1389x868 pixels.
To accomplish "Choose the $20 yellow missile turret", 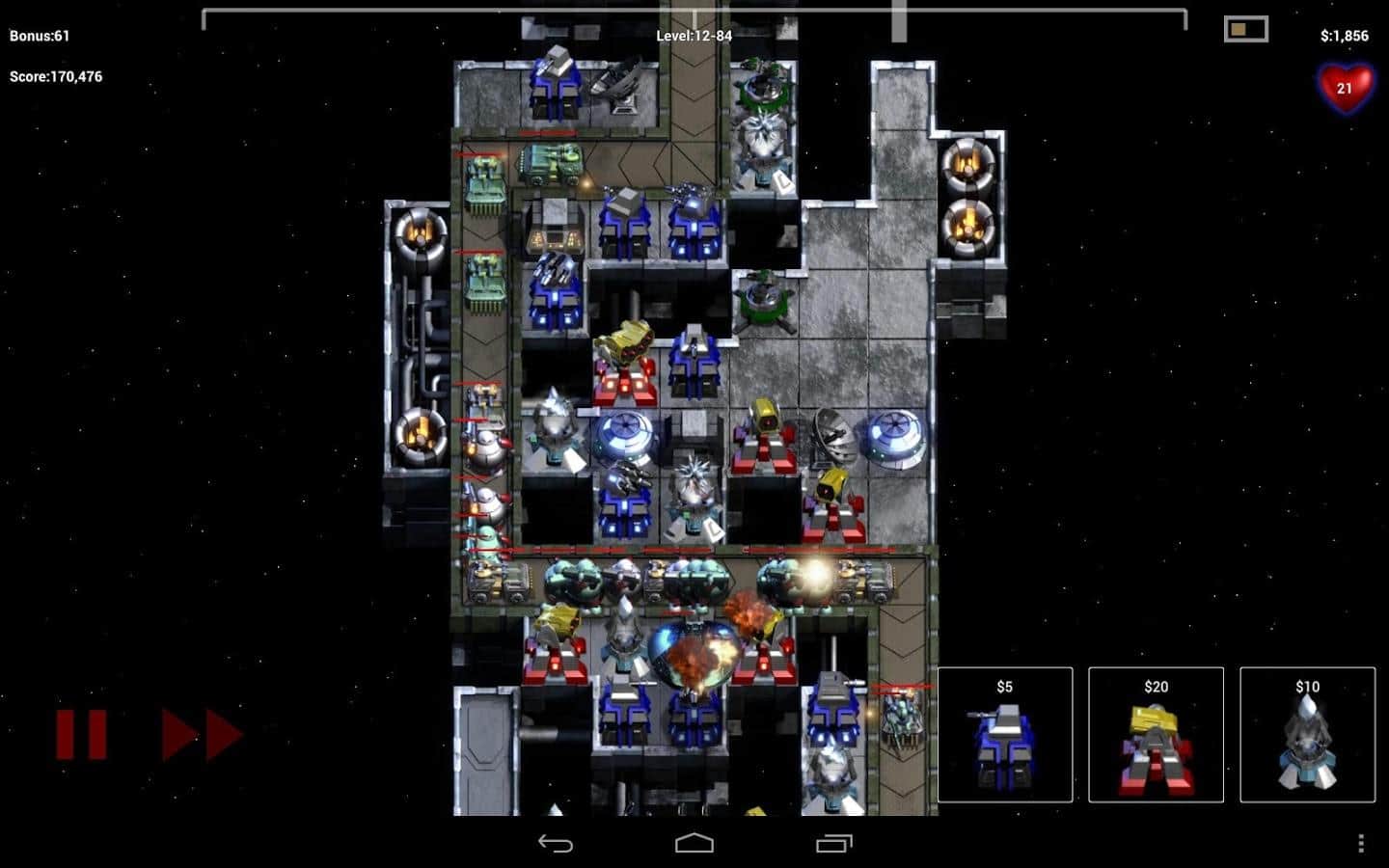I will tap(1156, 735).
